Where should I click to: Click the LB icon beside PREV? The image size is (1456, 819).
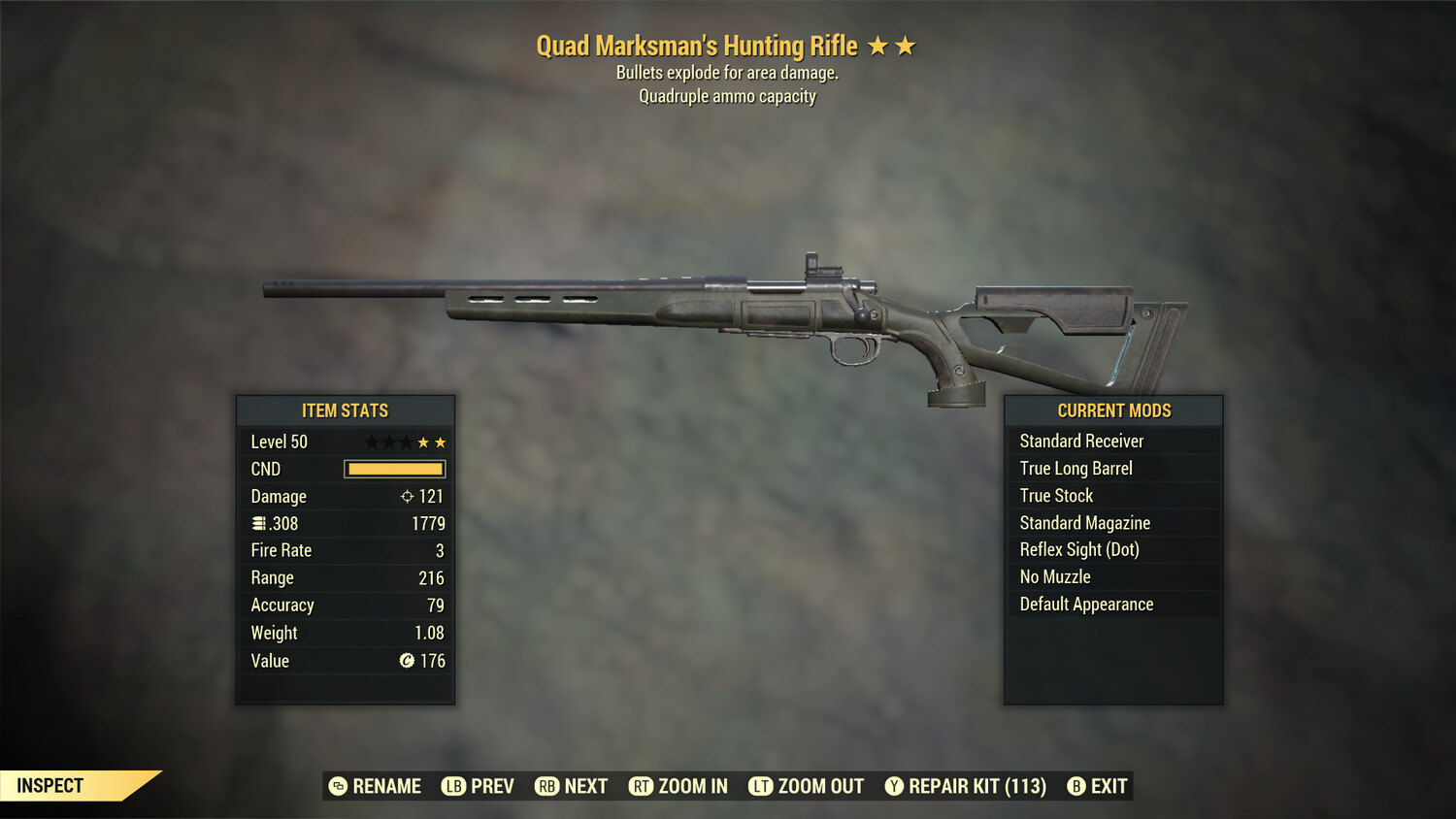point(452,786)
